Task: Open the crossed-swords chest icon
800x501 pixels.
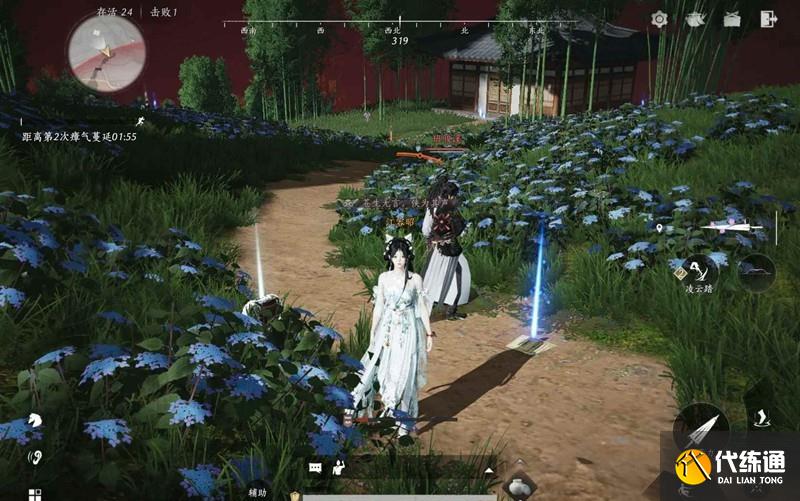Action: coord(732,19)
